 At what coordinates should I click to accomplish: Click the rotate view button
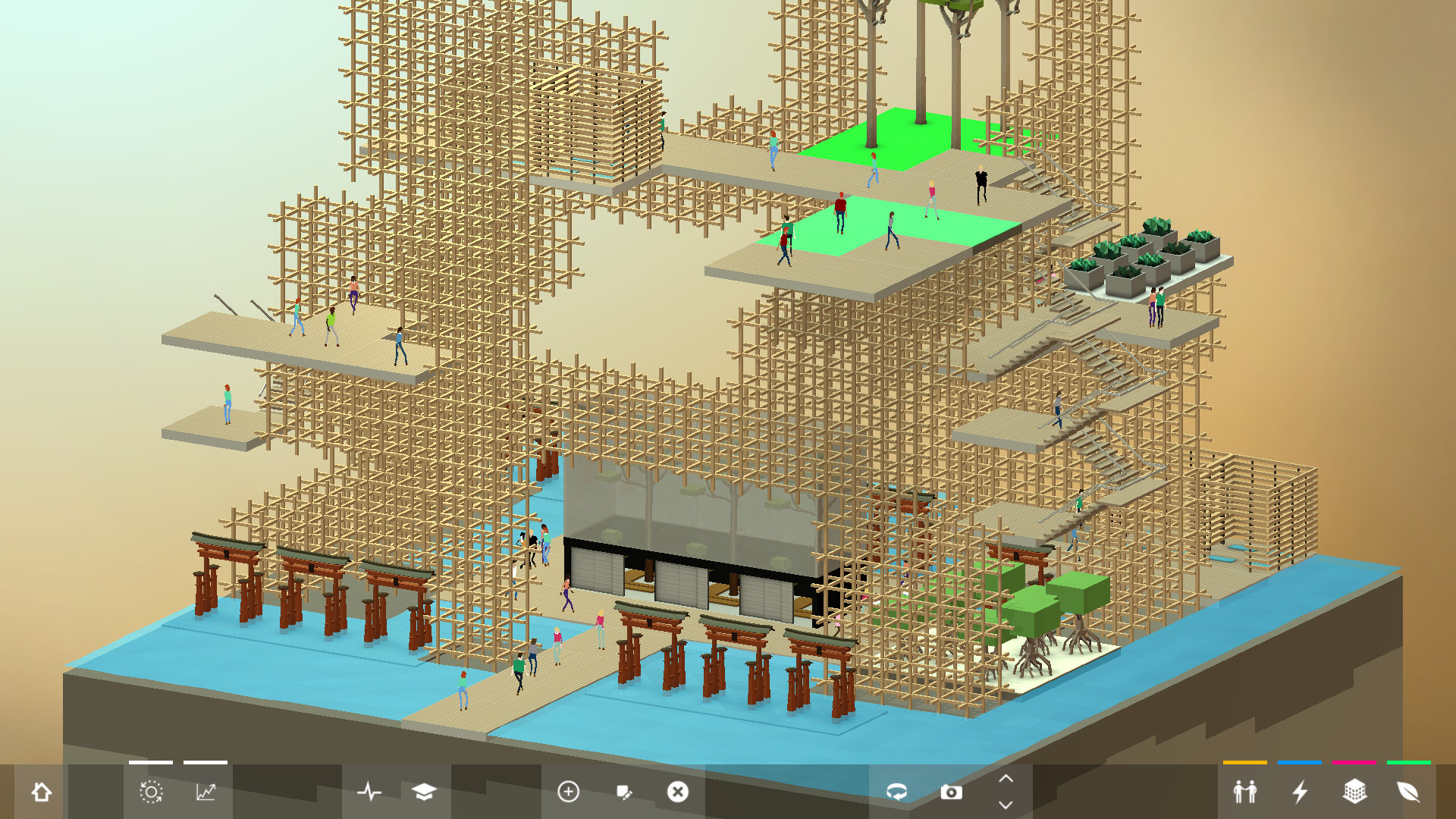pos(898,793)
